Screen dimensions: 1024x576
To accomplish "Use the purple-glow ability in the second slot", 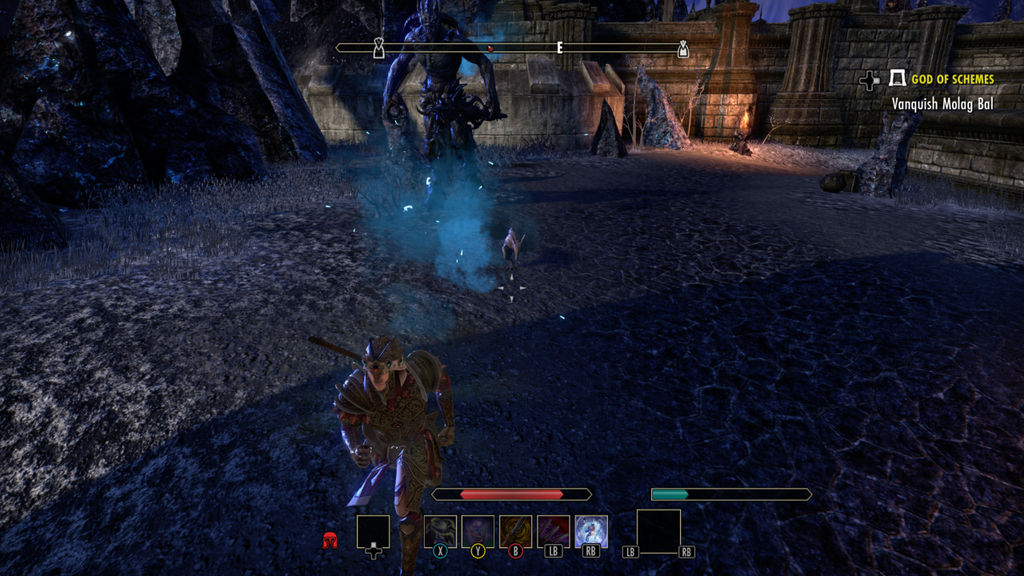I will point(478,531).
